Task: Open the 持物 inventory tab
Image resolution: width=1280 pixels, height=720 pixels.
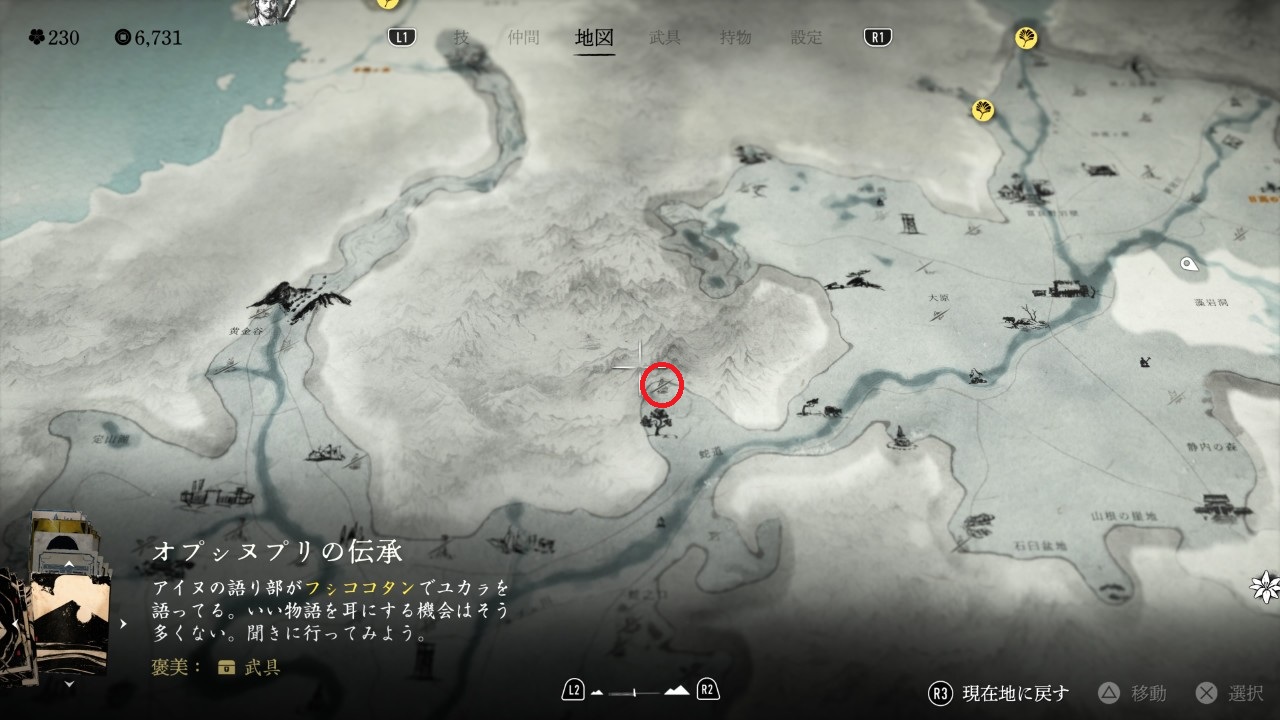Action: point(735,38)
